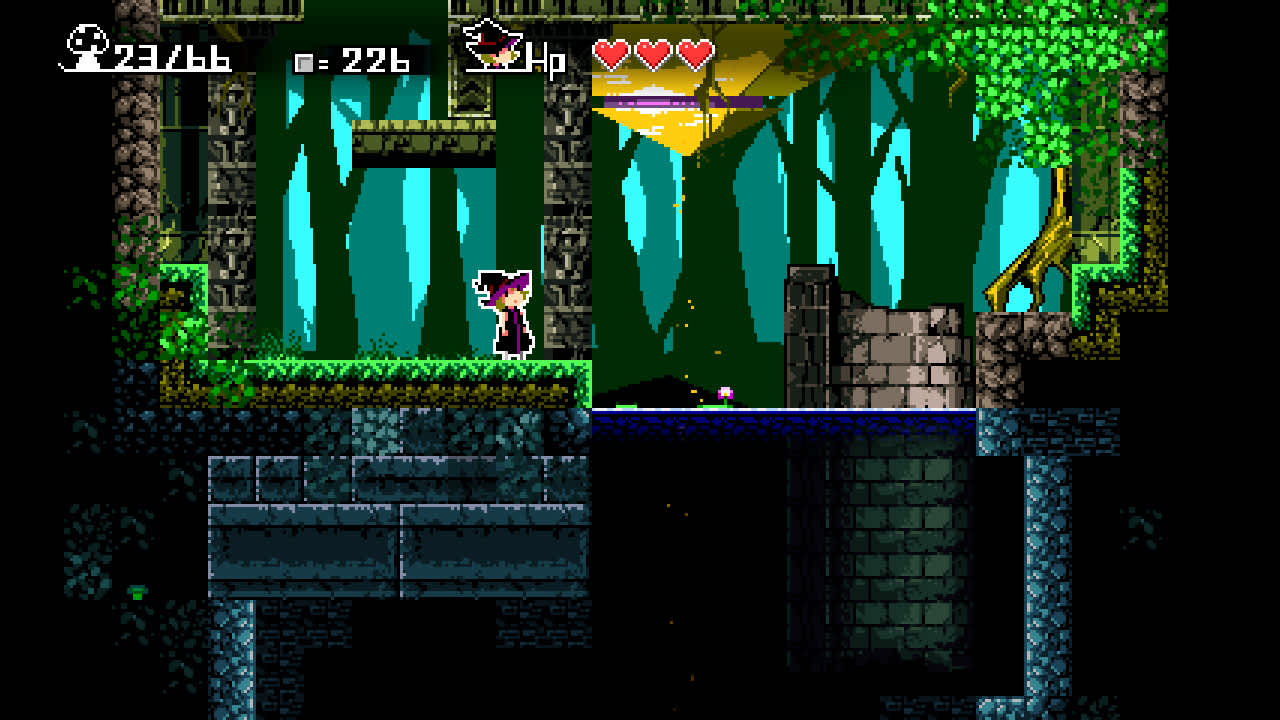The width and height of the screenshot is (1280, 720).
Task: Click the pink flower pickup near the pillar
Action: pos(725,391)
